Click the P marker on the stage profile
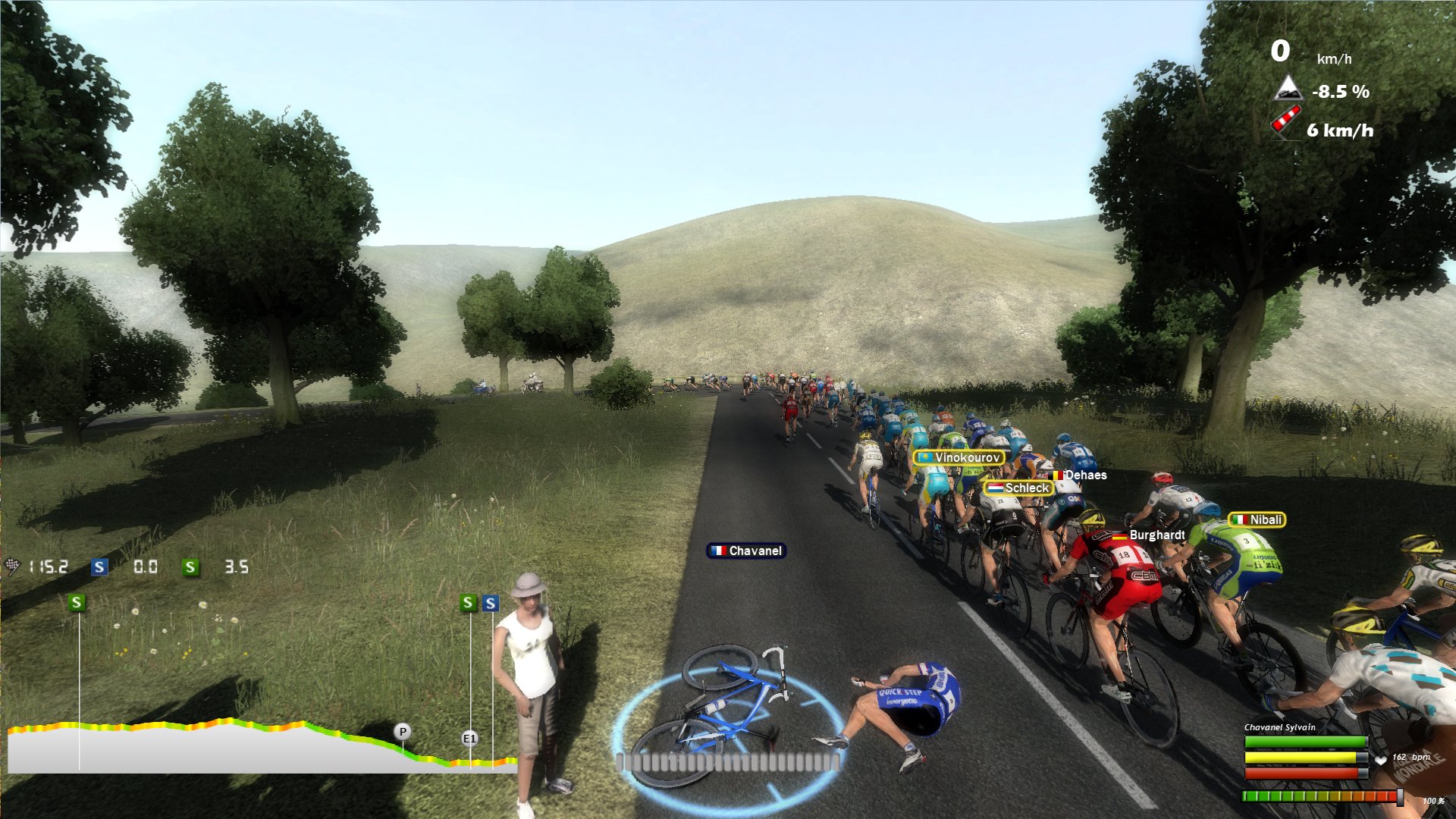The image size is (1456, 819). (403, 732)
